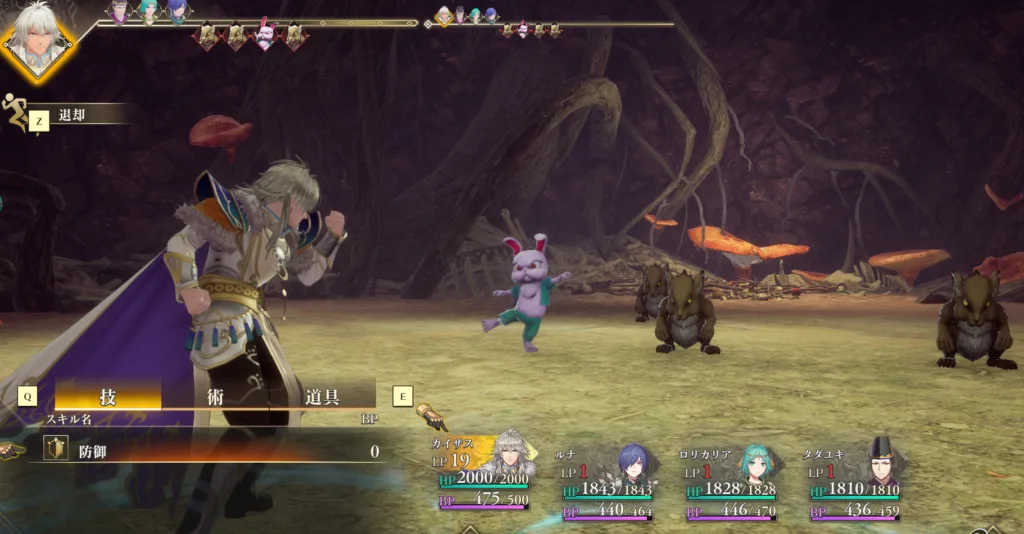Switch to the 技 skills tab
Screen dimensions: 1024x534
[x=108, y=395]
